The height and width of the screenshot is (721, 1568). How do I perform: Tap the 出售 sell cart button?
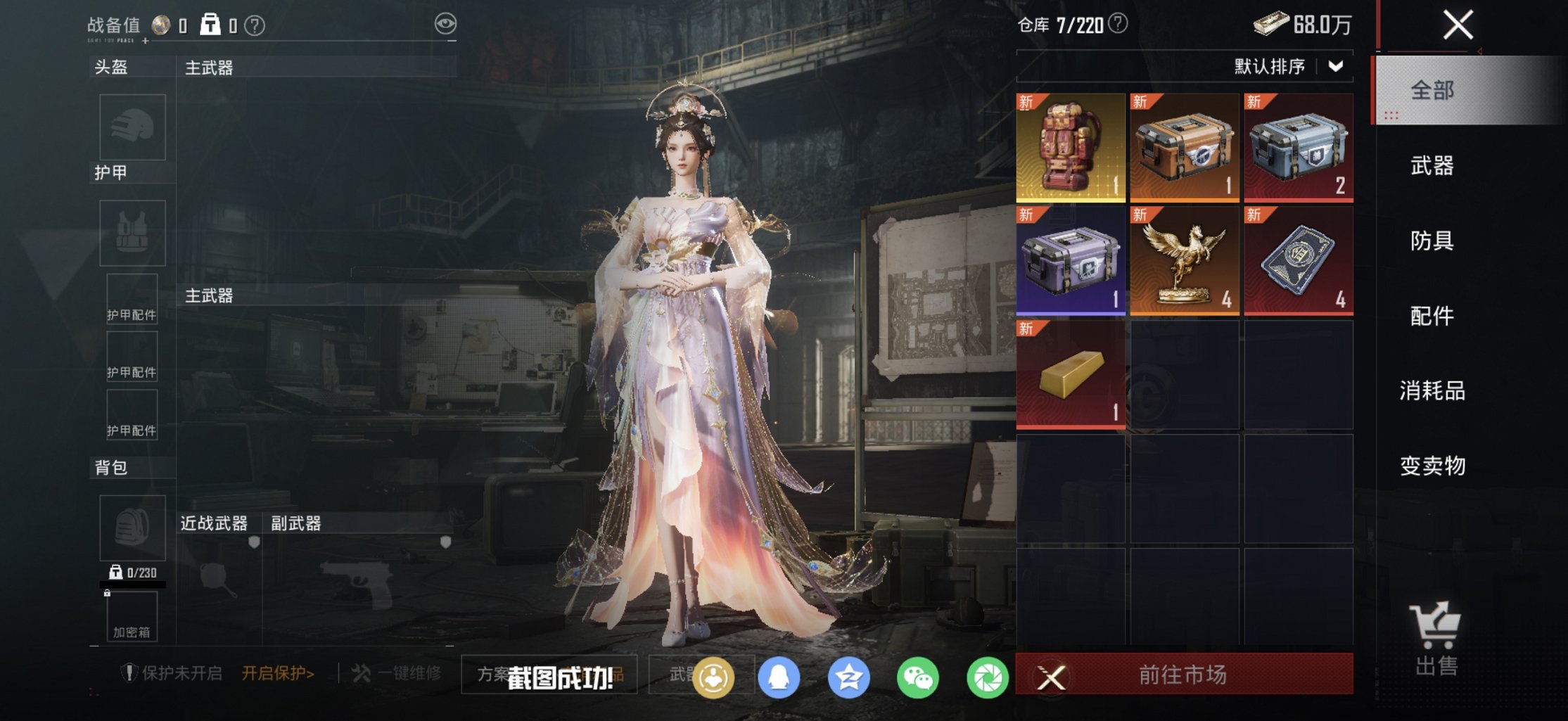tap(1435, 639)
